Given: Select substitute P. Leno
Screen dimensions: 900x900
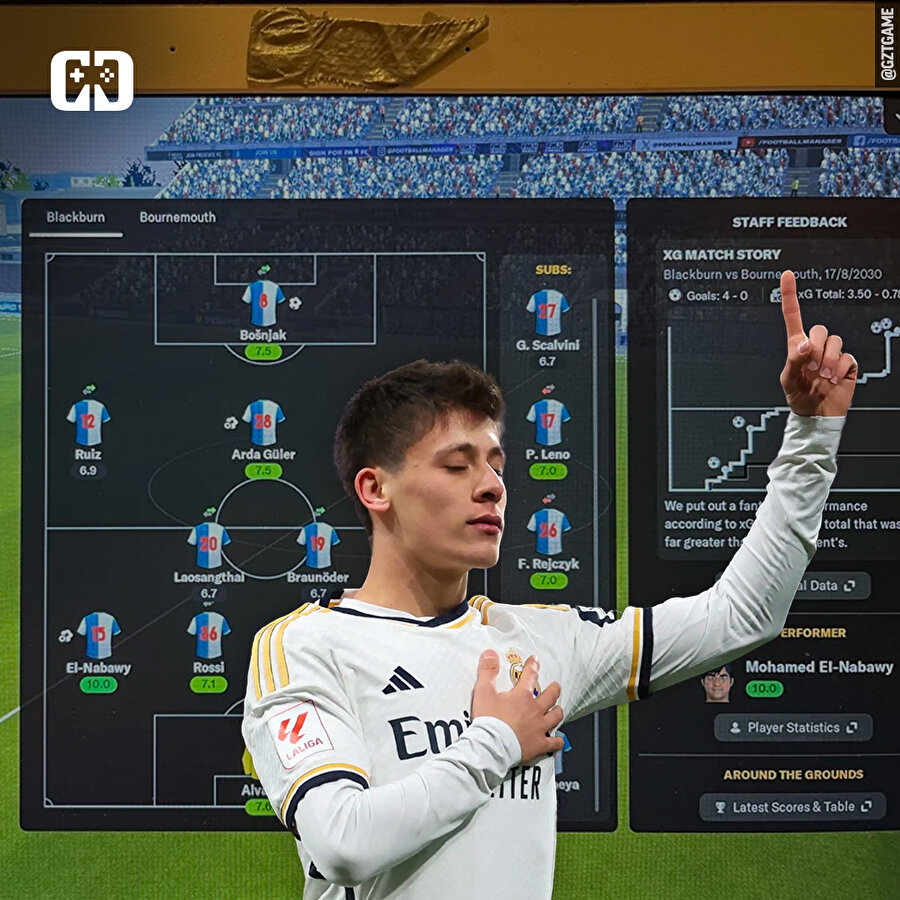Looking at the screenshot, I should (547, 422).
